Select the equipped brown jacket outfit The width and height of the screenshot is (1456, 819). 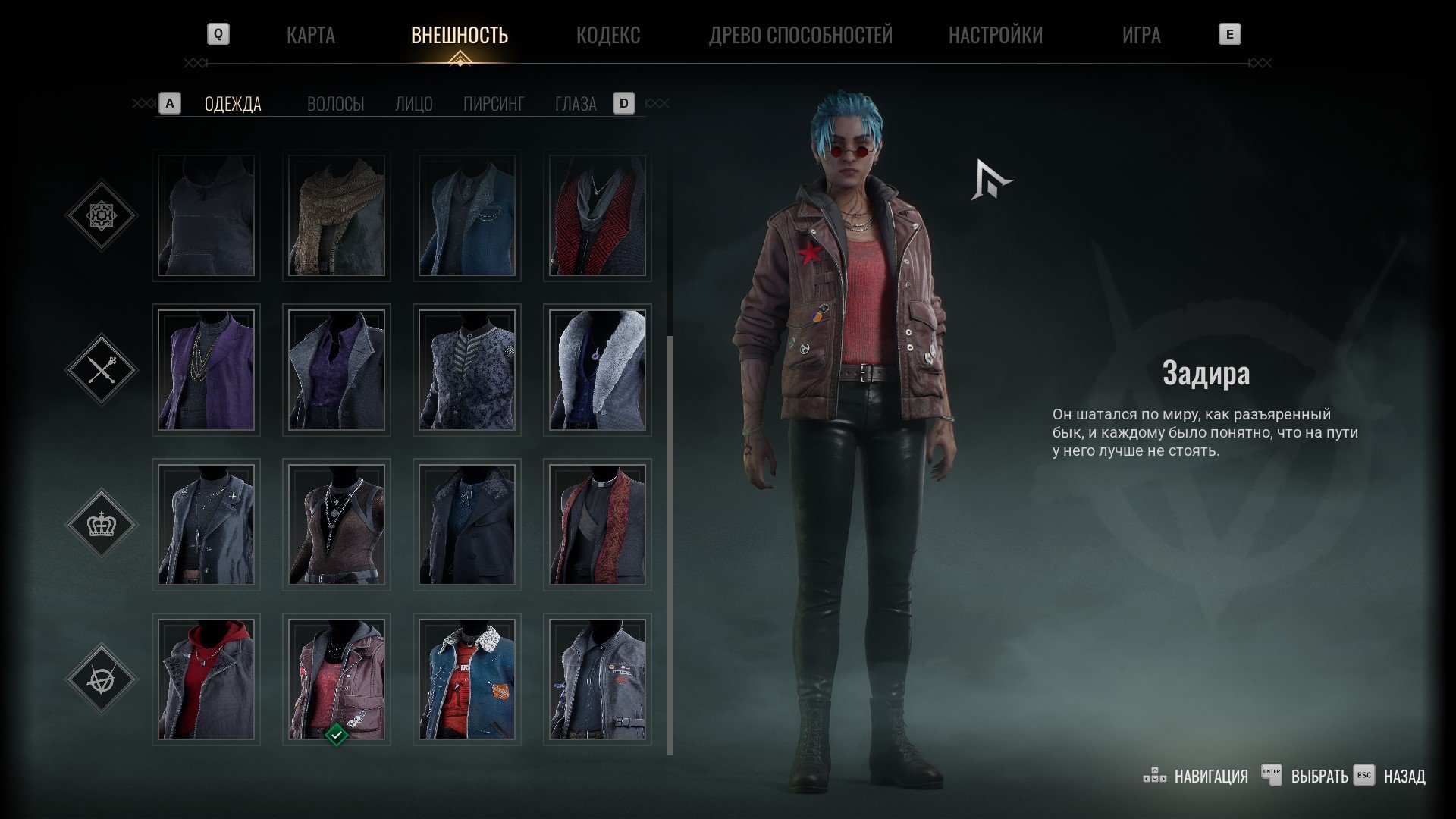point(337,679)
